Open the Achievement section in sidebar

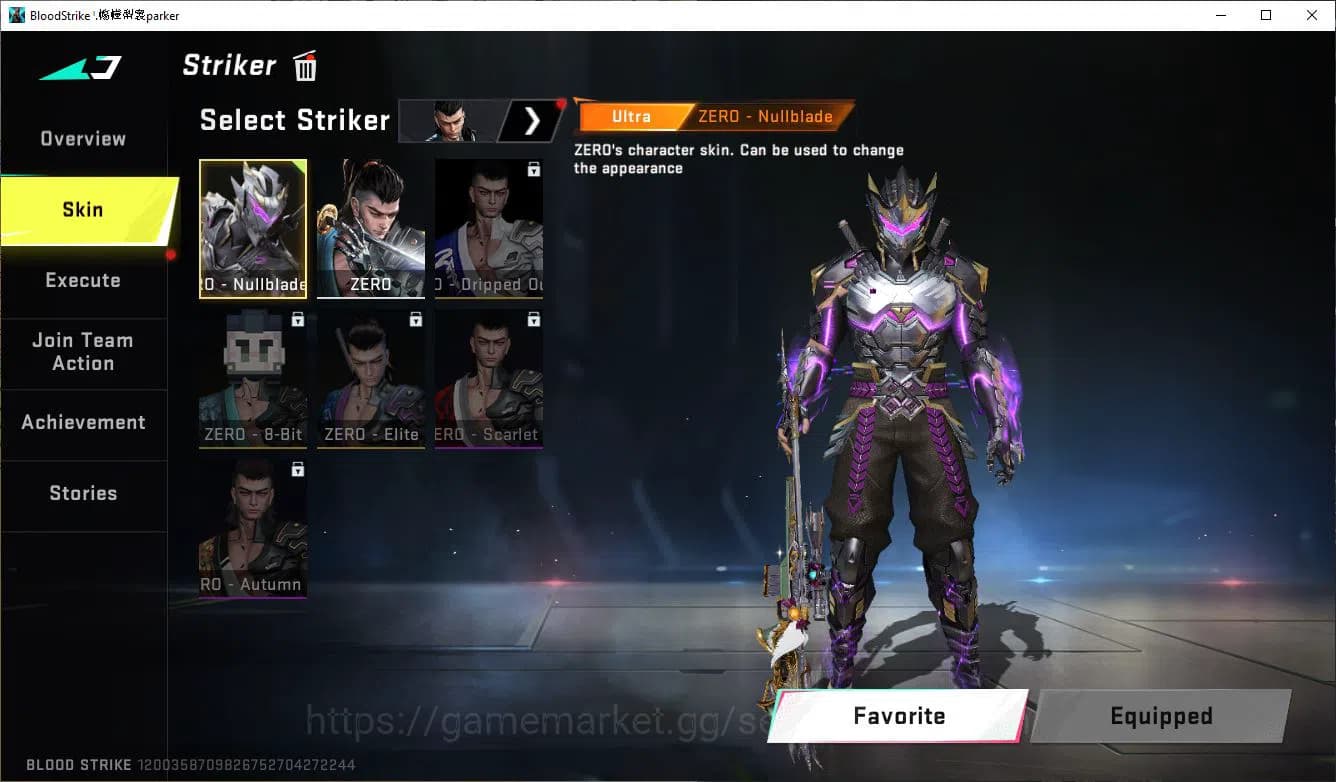(x=84, y=422)
